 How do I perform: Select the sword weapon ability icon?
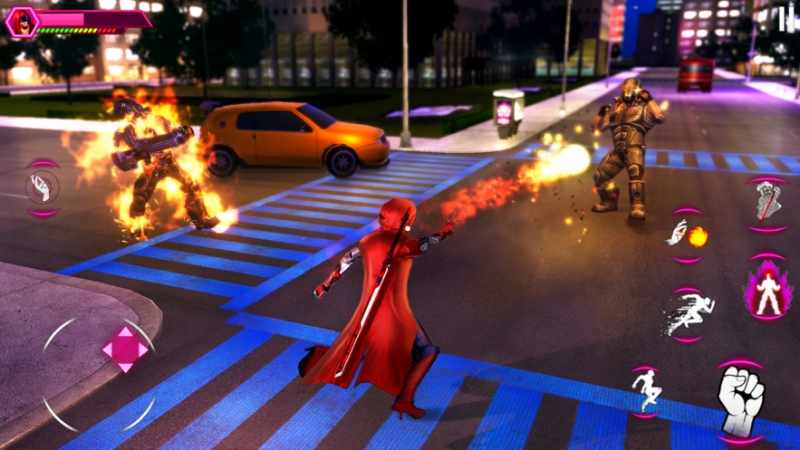tap(767, 203)
